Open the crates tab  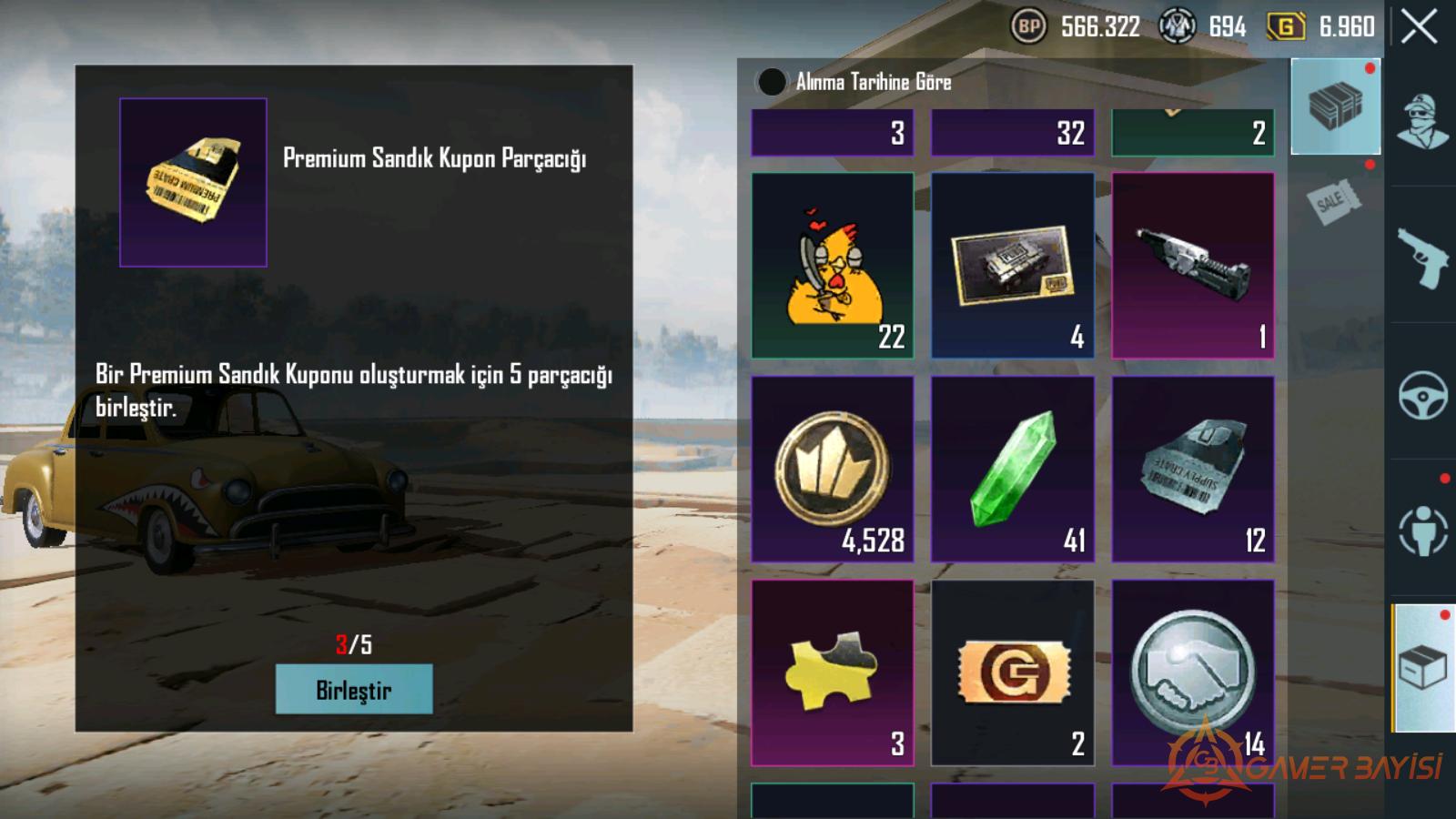tap(1335, 106)
